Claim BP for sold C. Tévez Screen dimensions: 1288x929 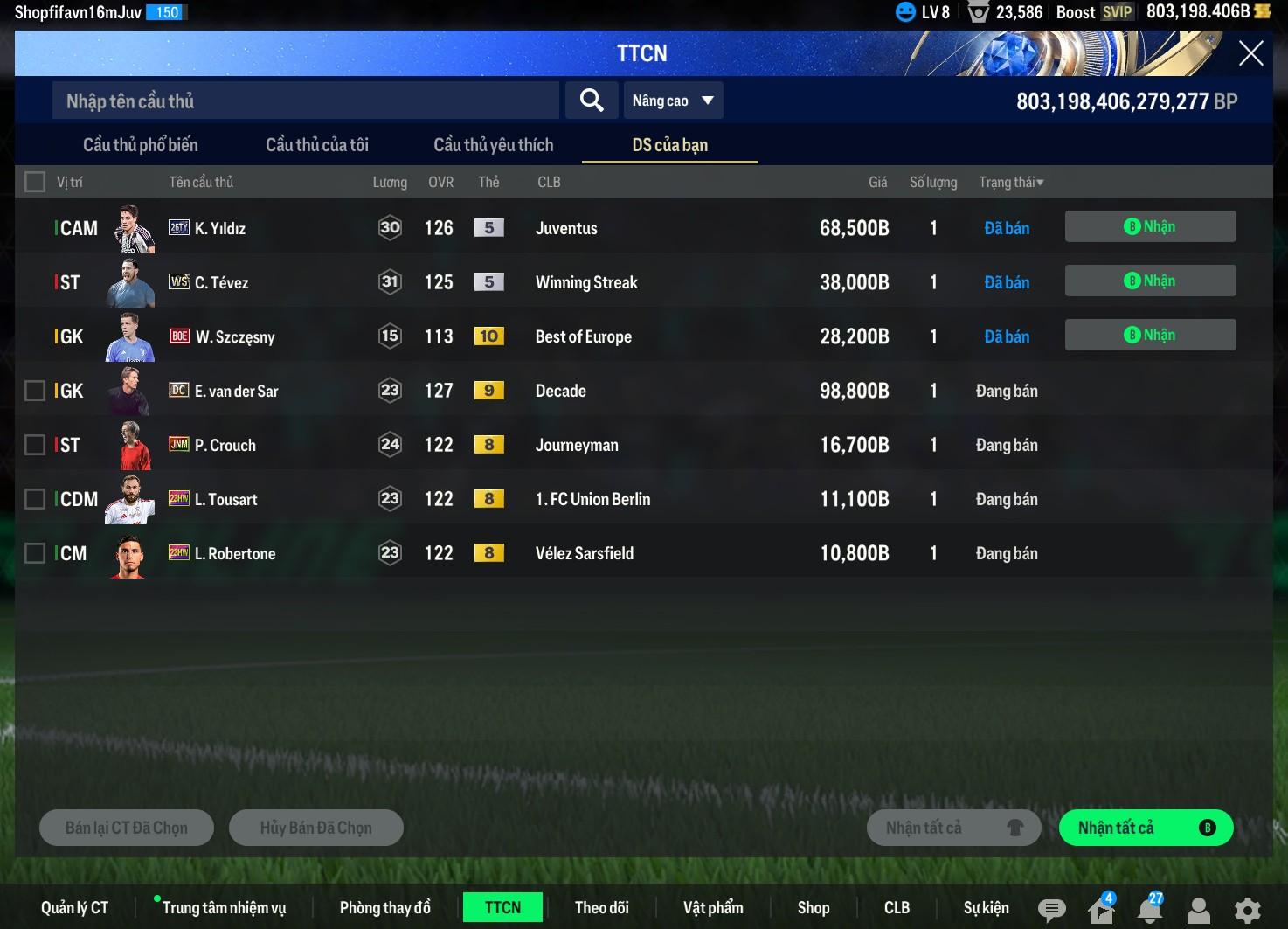point(1150,281)
